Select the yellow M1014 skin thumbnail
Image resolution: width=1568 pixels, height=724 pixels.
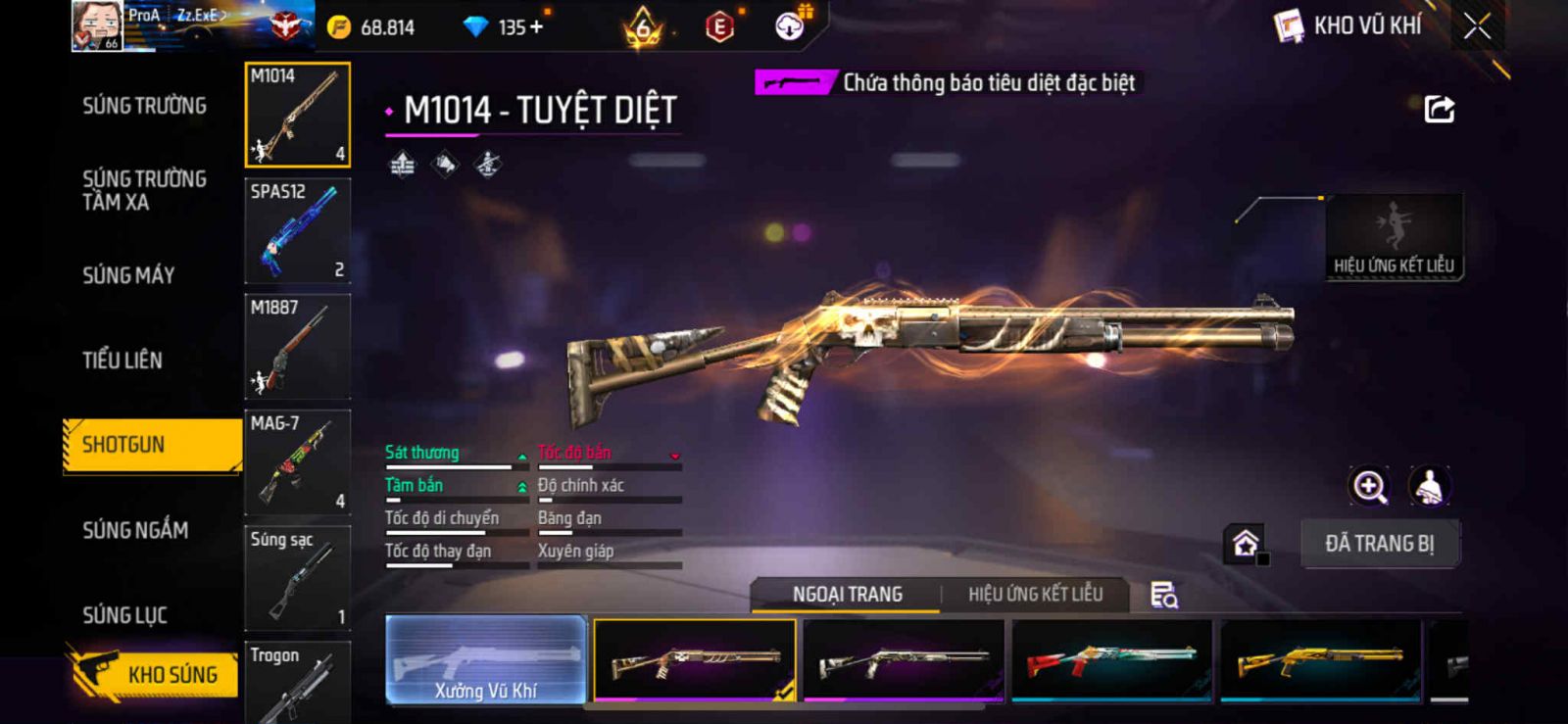pyautogui.click(x=1320, y=660)
